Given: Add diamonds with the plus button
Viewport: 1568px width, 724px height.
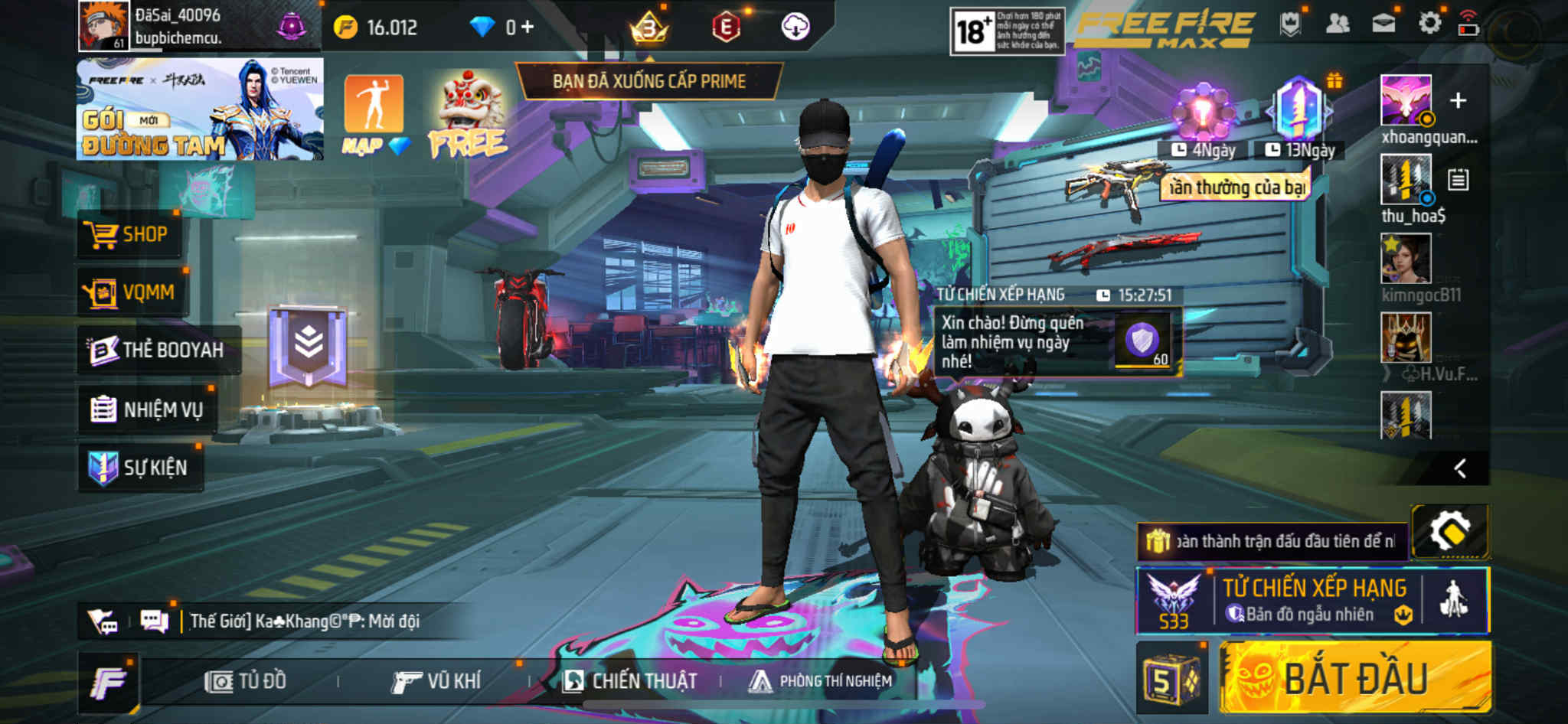Looking at the screenshot, I should point(528,28).
